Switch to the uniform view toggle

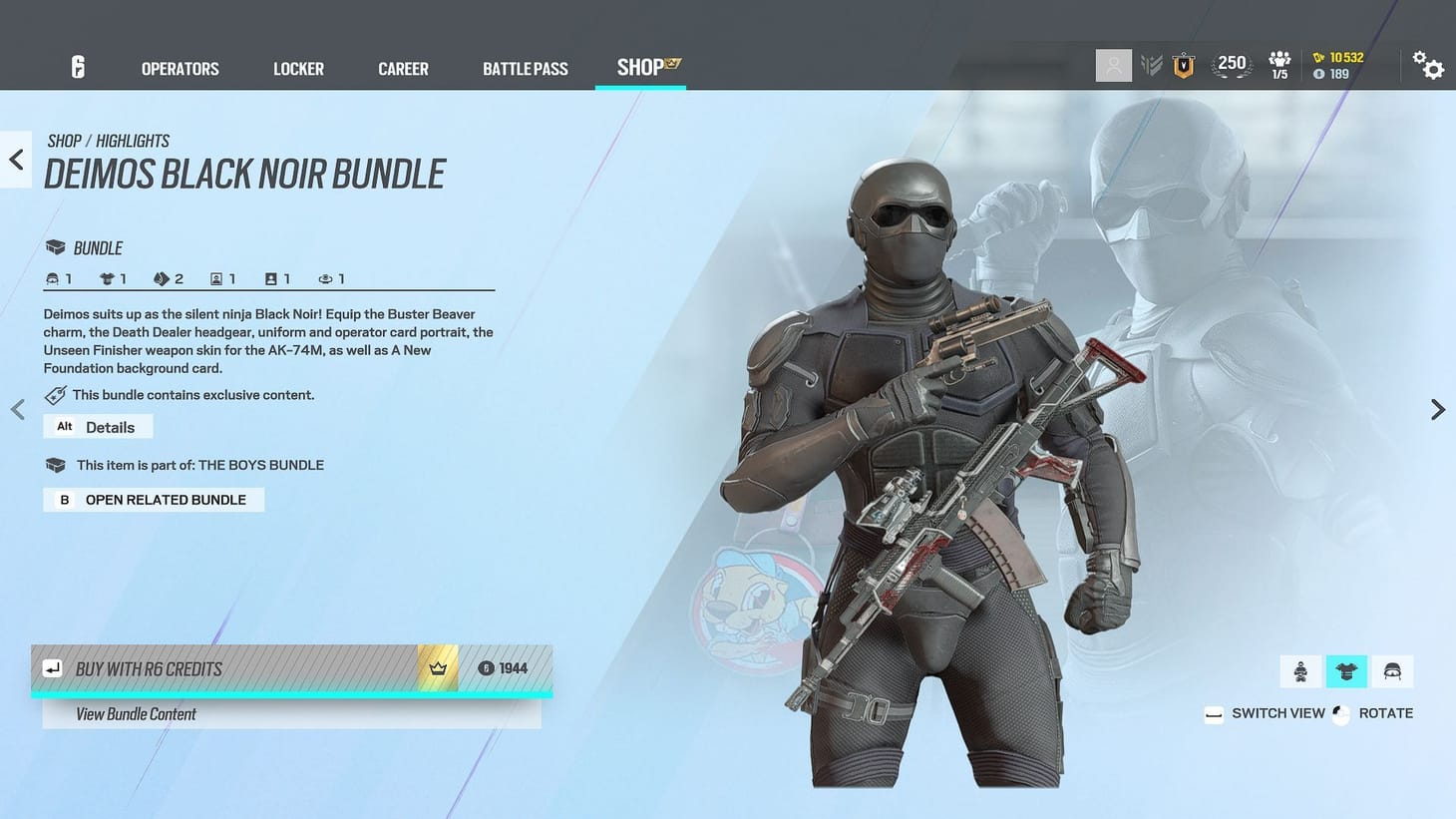click(x=1346, y=670)
